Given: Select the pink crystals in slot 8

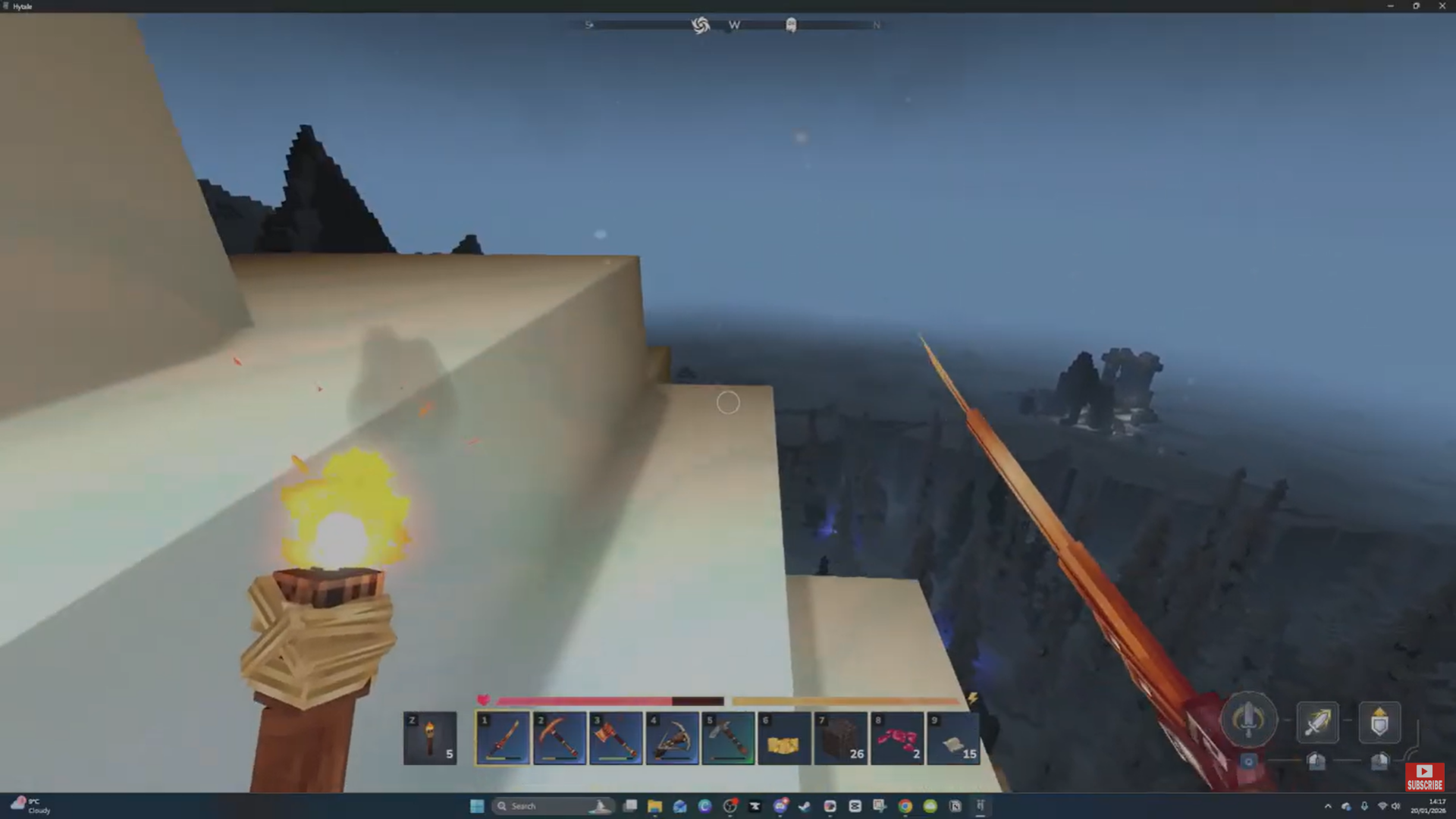Looking at the screenshot, I should [x=897, y=738].
